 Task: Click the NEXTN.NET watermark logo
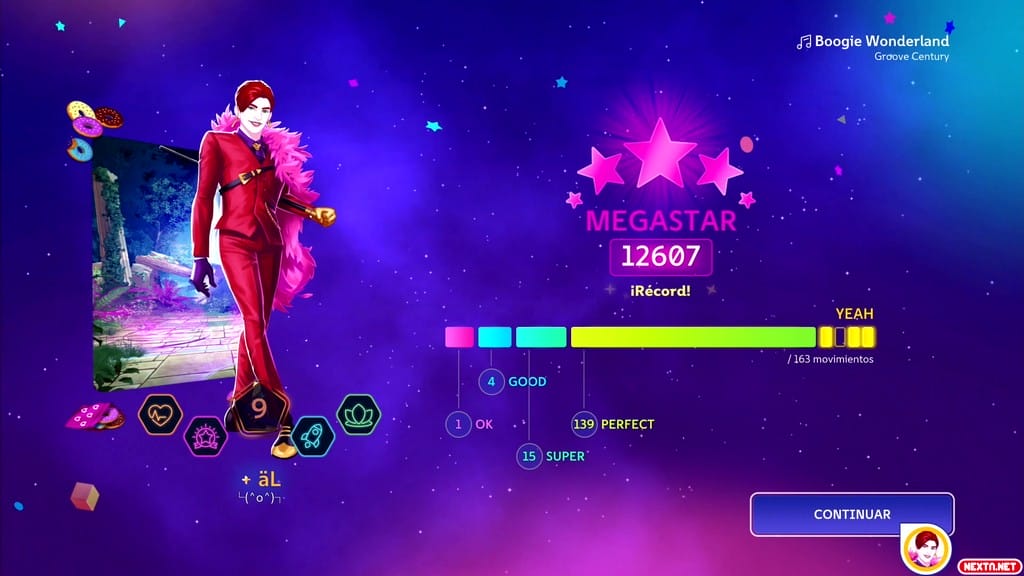[x=988, y=565]
